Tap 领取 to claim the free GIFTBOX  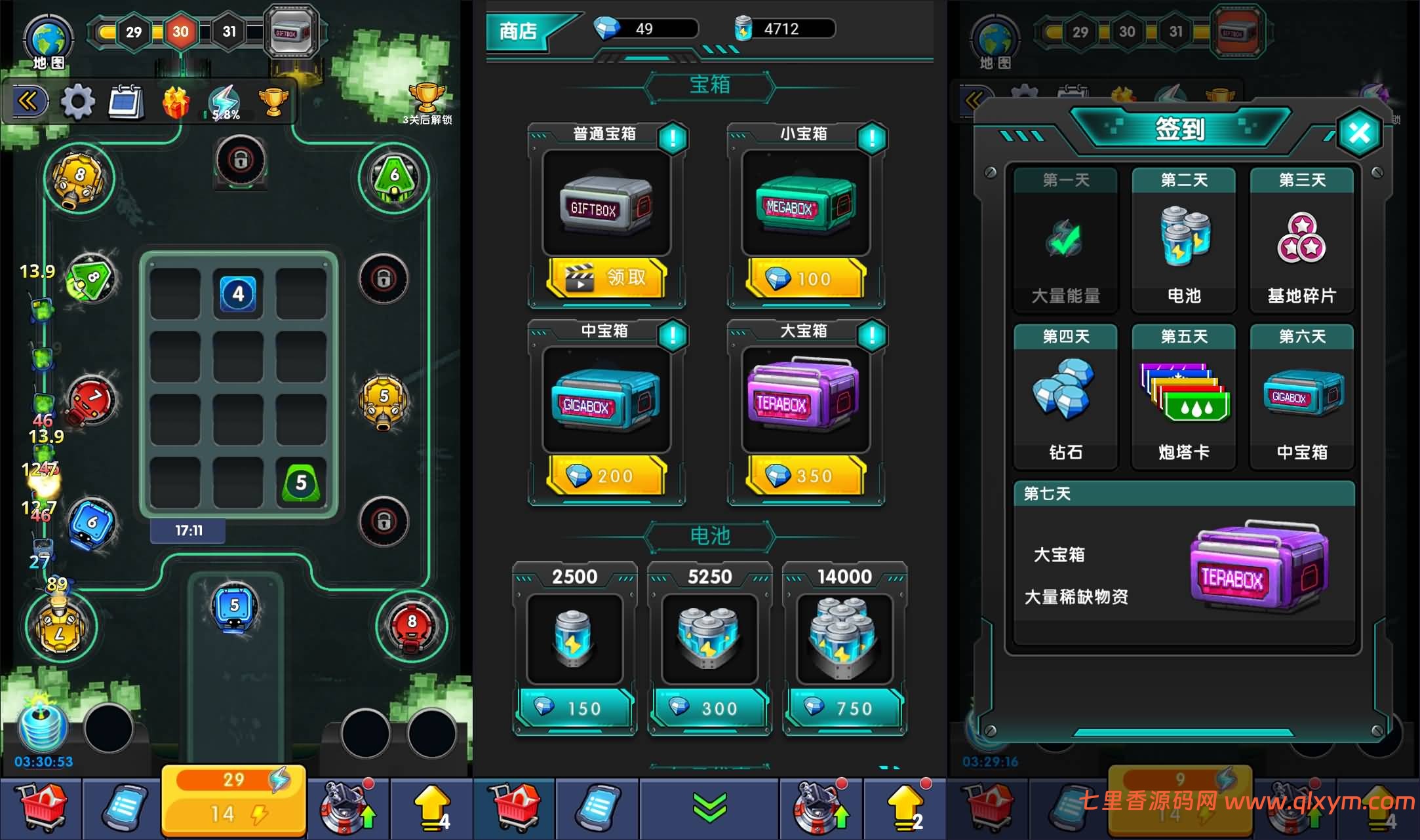(606, 279)
